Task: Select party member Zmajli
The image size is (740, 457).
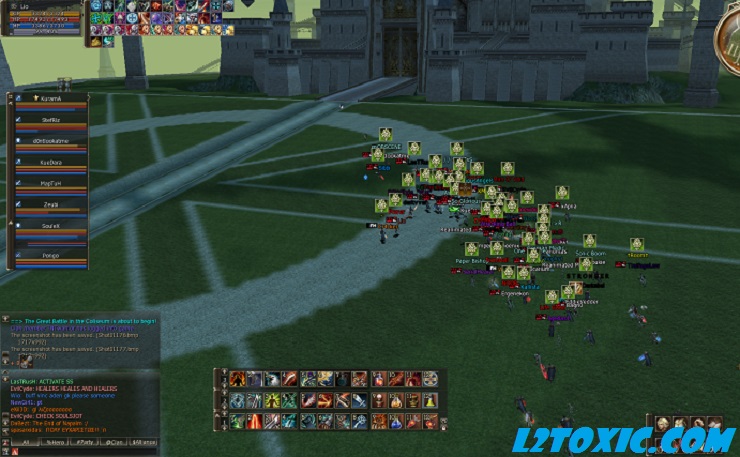Action: (x=50, y=204)
